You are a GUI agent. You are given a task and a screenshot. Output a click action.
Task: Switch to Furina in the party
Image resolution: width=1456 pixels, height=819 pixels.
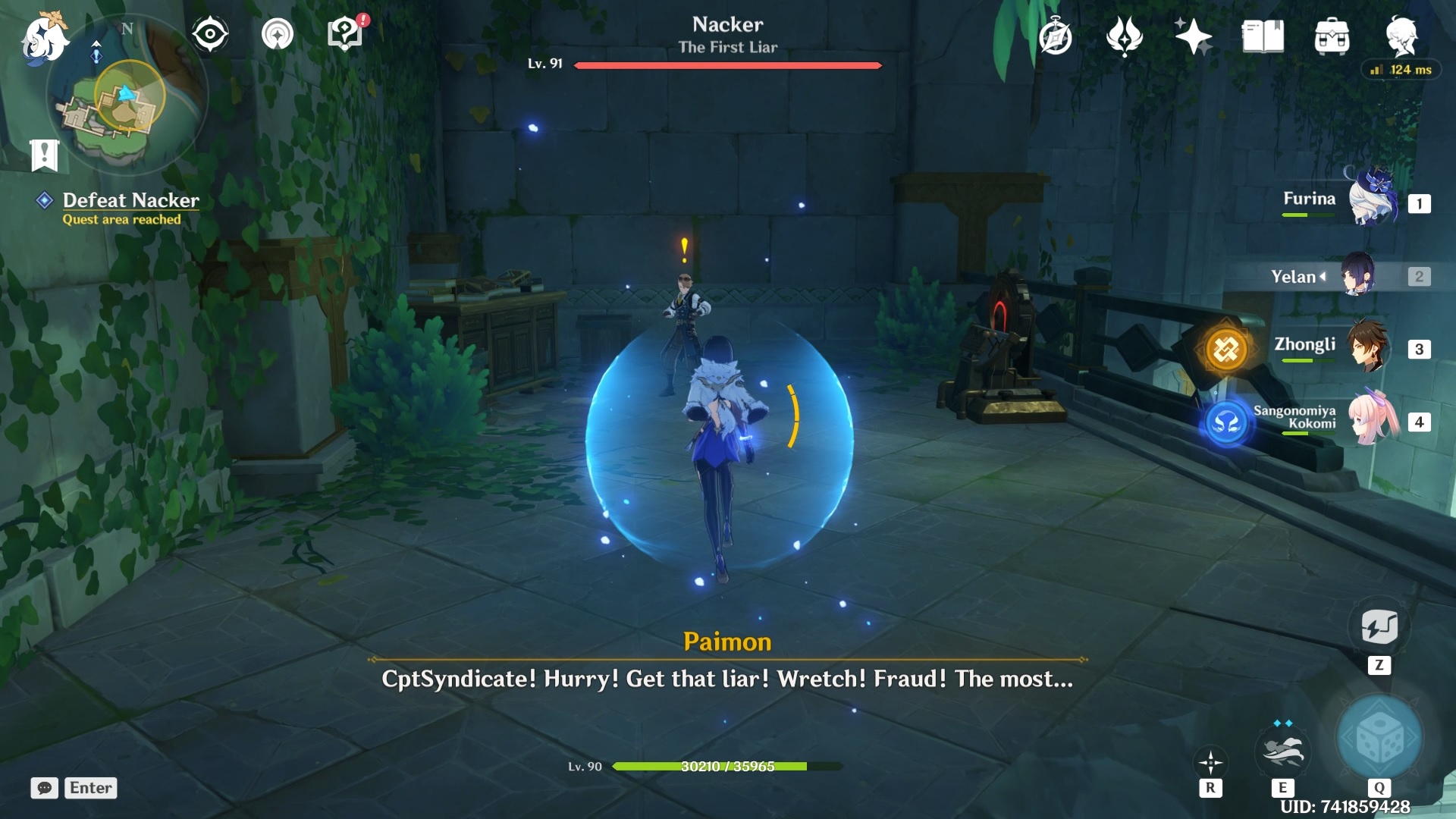[1373, 199]
